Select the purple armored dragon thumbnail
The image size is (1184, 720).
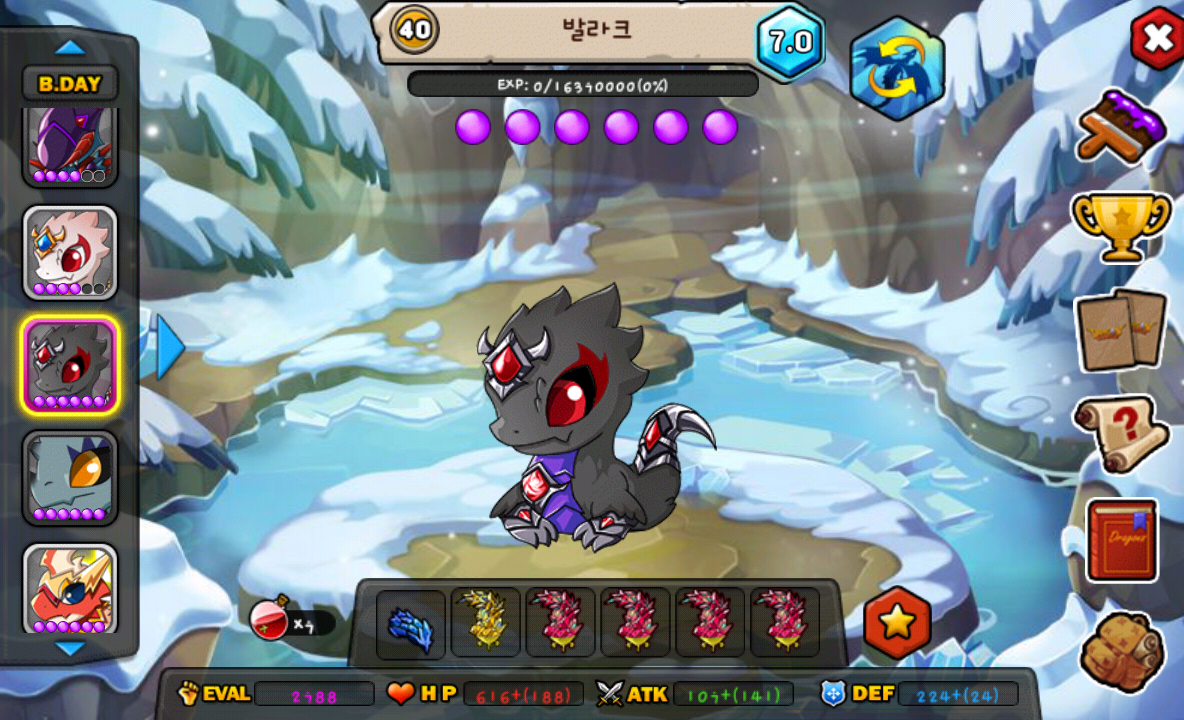tap(70, 147)
